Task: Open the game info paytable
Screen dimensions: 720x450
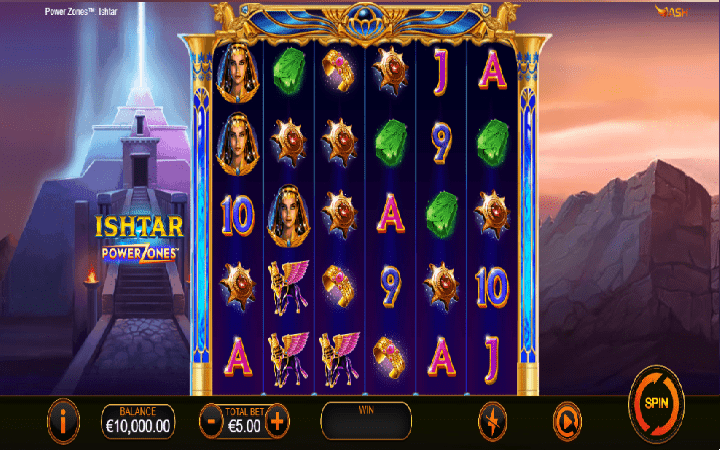Action: point(62,420)
